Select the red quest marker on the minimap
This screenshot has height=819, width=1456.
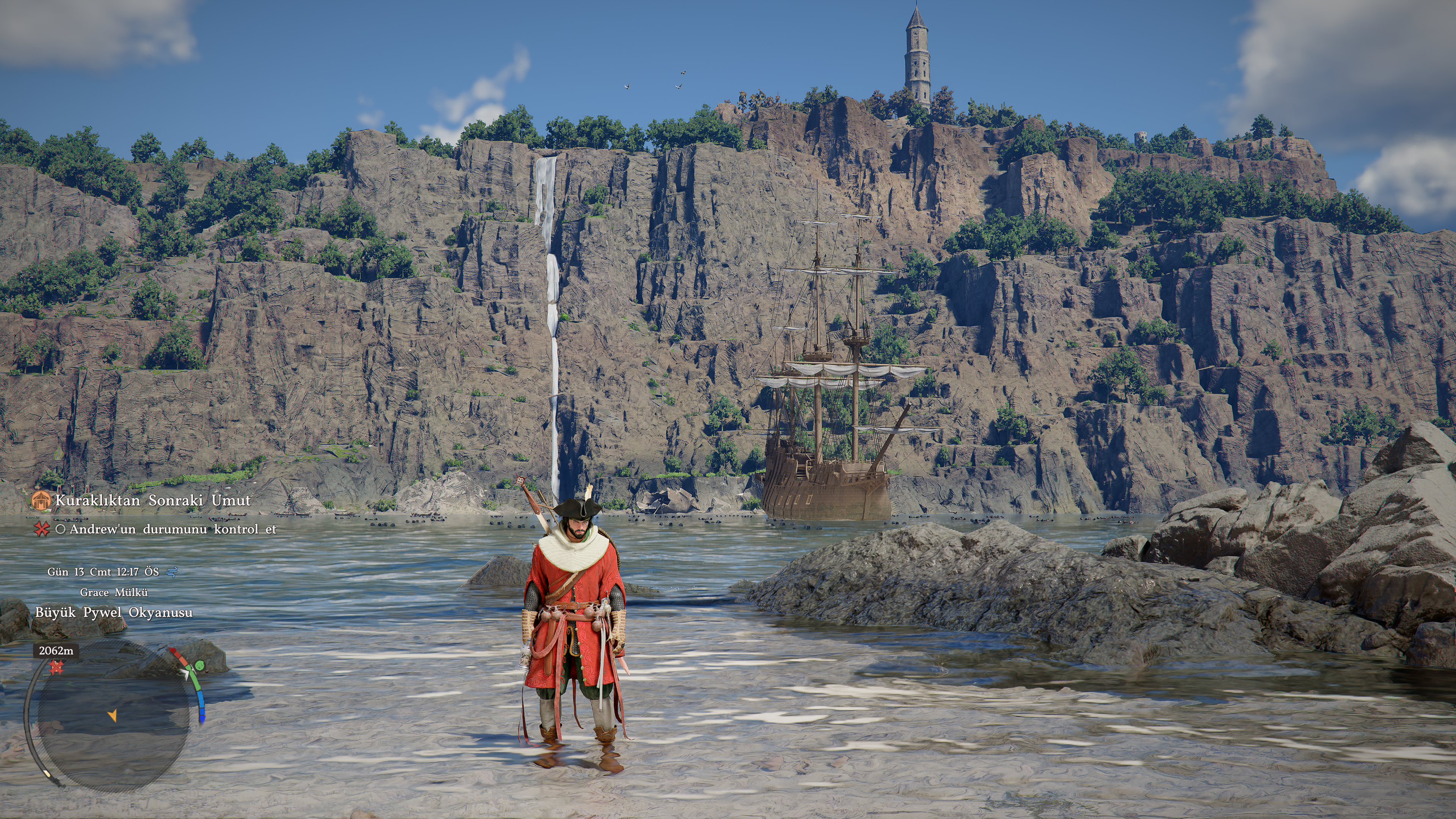click(x=55, y=668)
